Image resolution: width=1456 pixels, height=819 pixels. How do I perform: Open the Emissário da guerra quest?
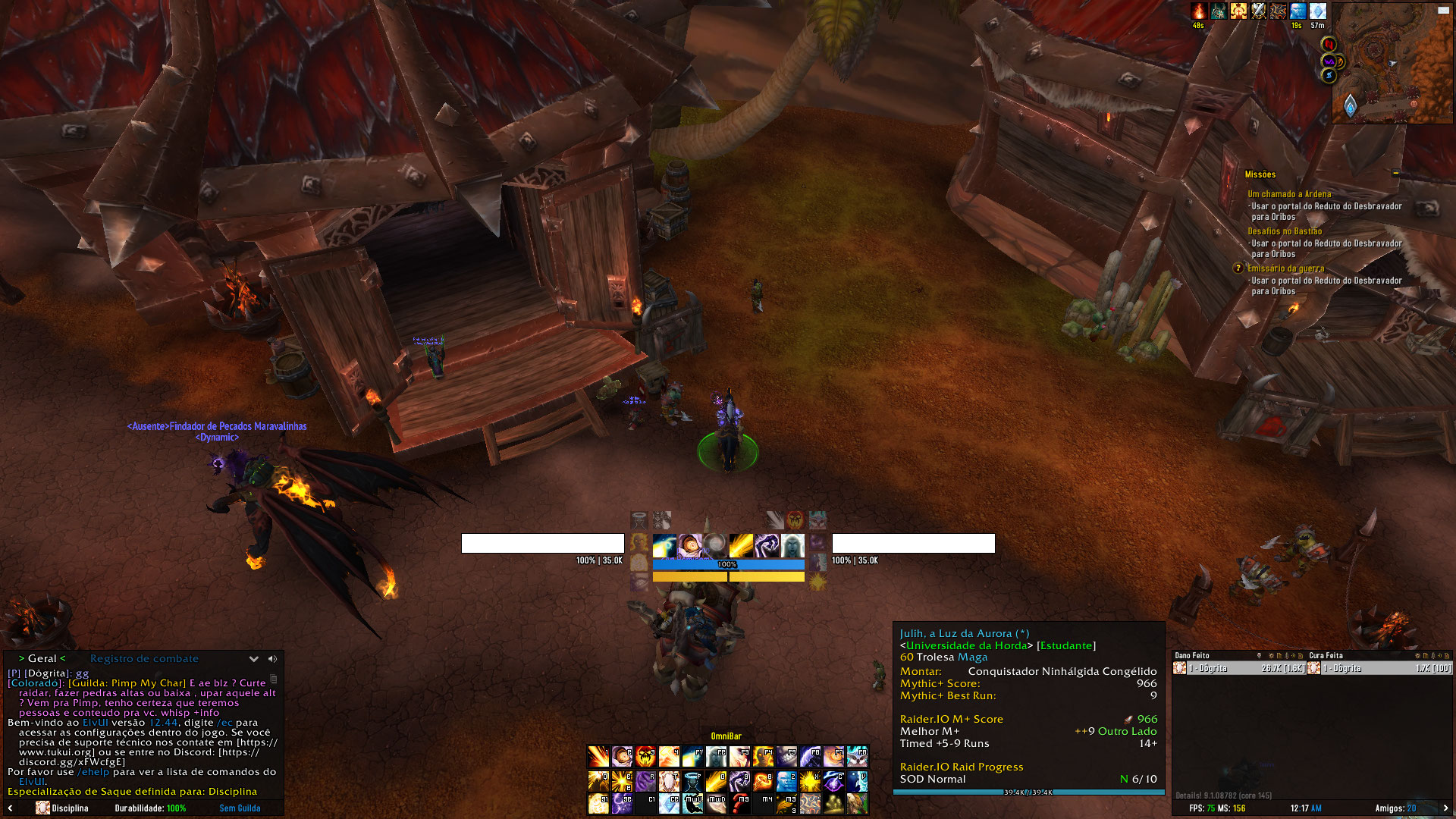[1286, 268]
